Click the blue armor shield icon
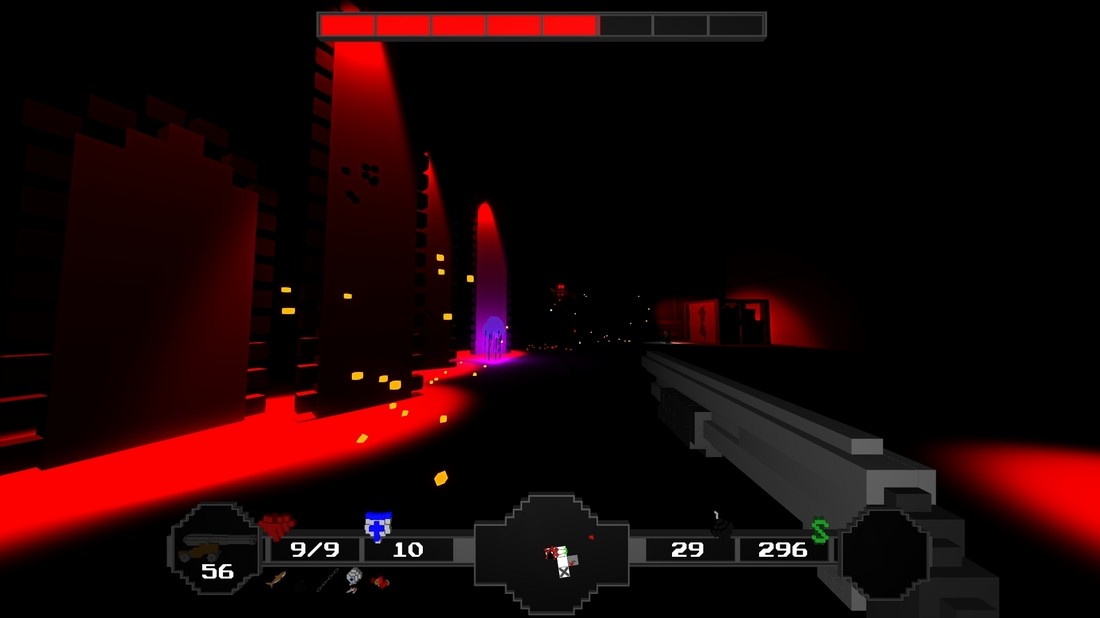Screen dimensions: 1100x618 click(377, 526)
